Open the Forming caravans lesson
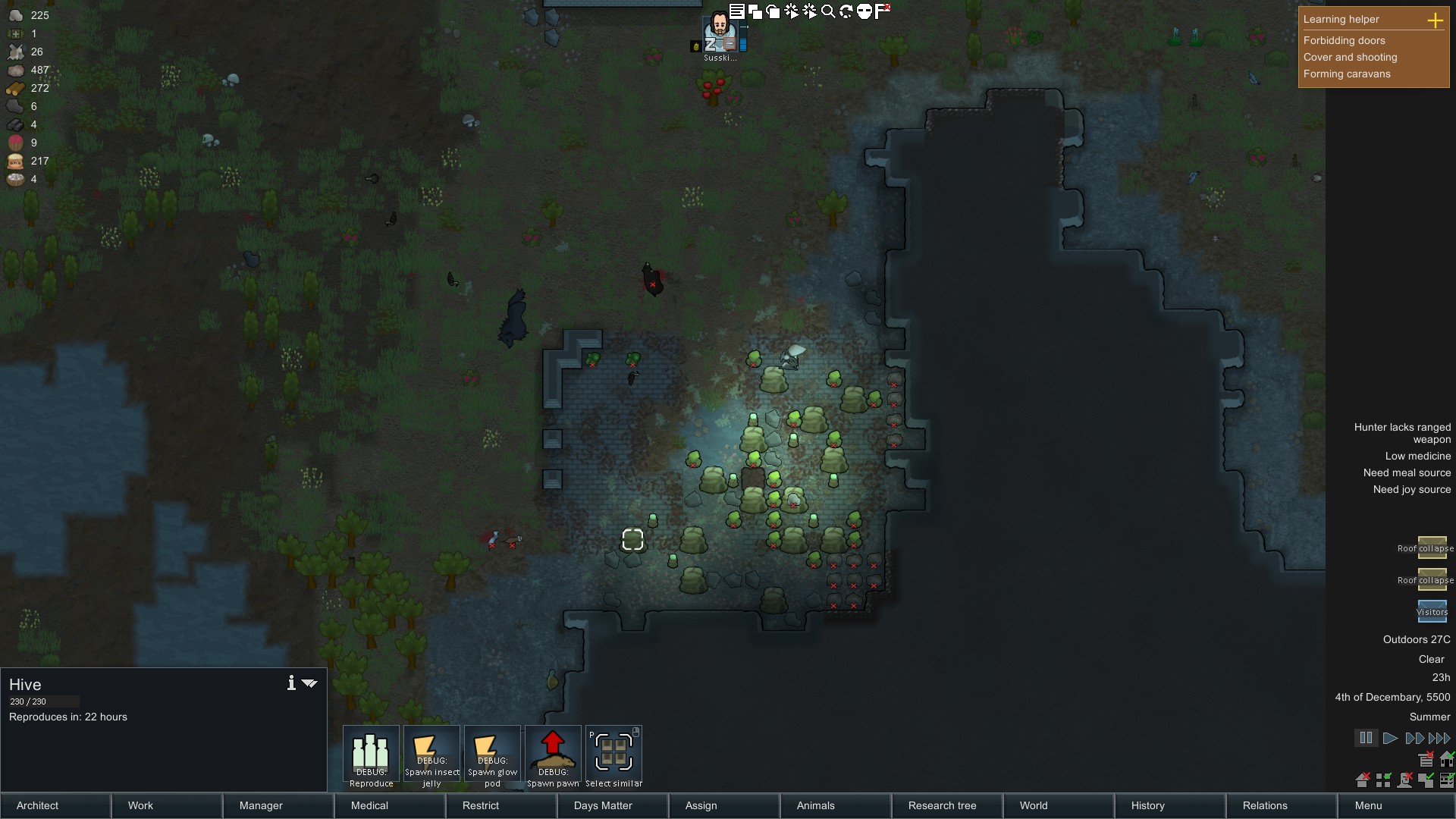The image size is (1456, 819). 1347,74
